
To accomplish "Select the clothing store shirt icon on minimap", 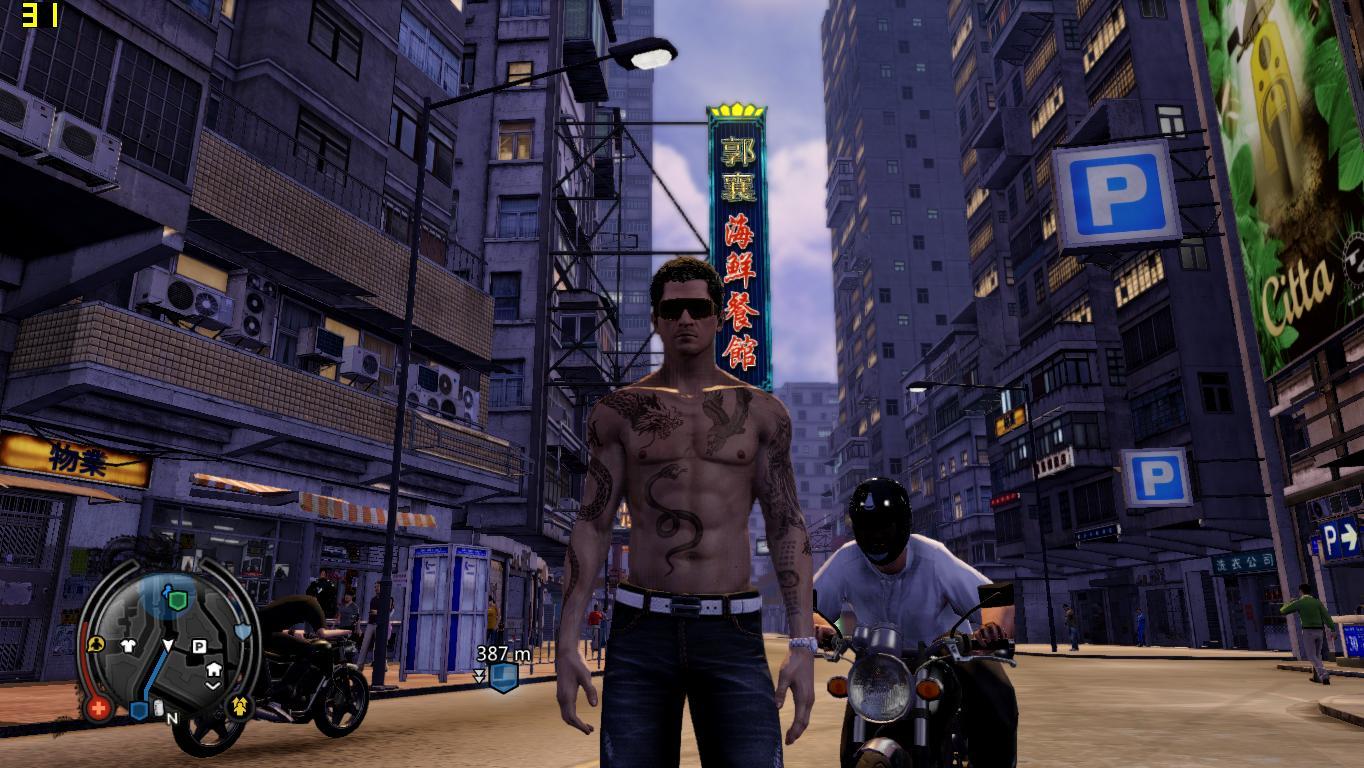I will [129, 646].
